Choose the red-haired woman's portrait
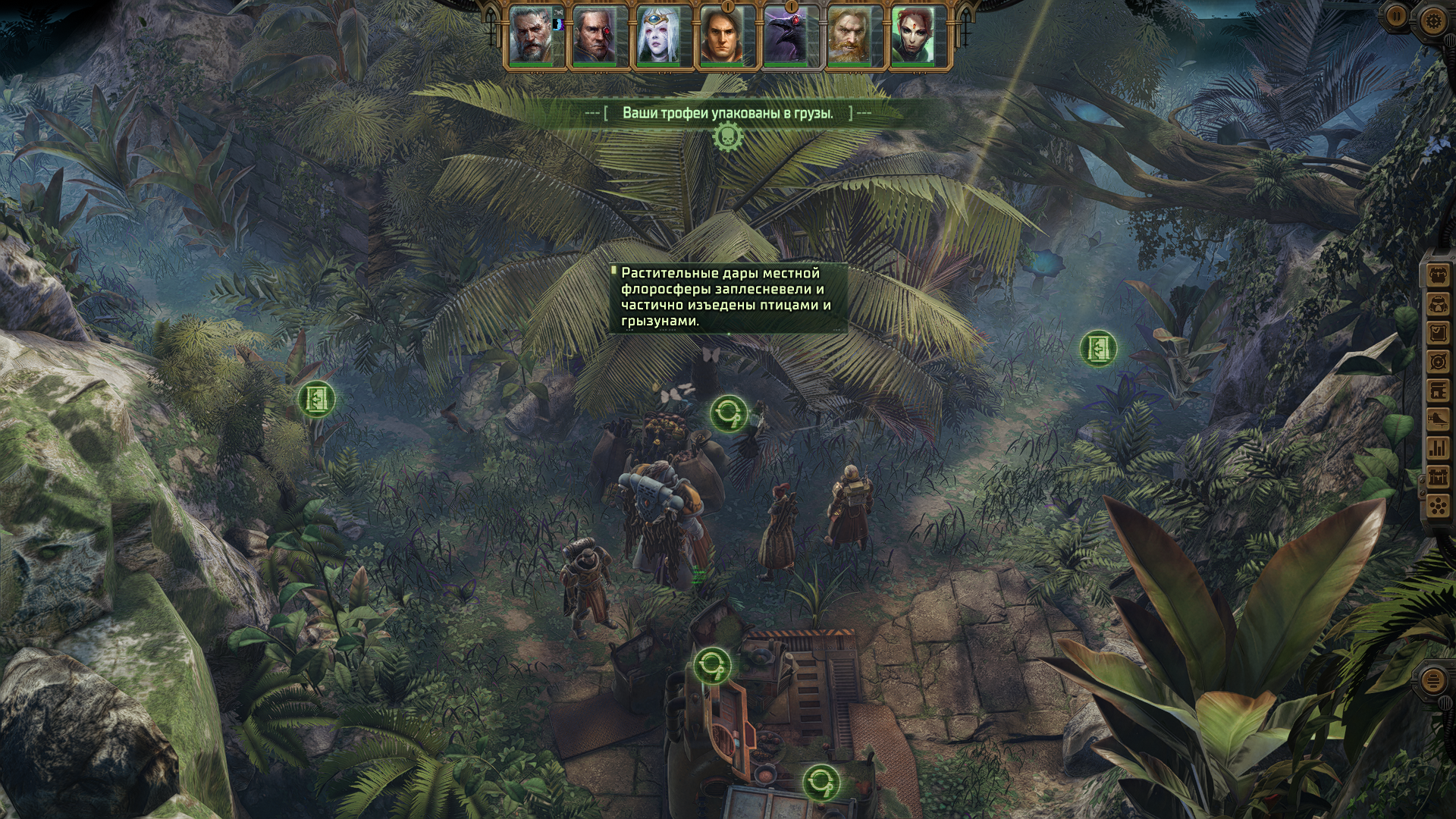 tap(912, 36)
